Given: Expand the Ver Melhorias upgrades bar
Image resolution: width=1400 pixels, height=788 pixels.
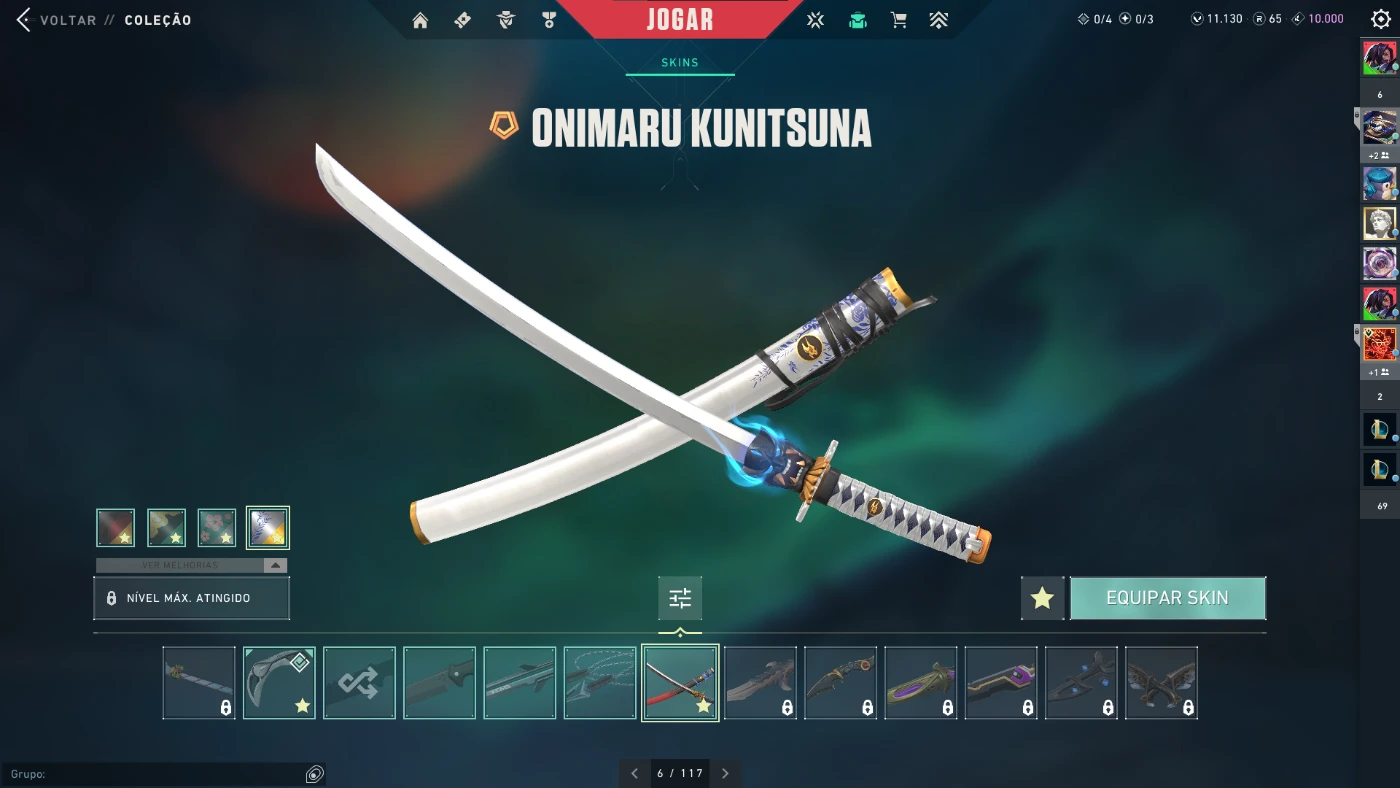Looking at the screenshot, I should 191,565.
